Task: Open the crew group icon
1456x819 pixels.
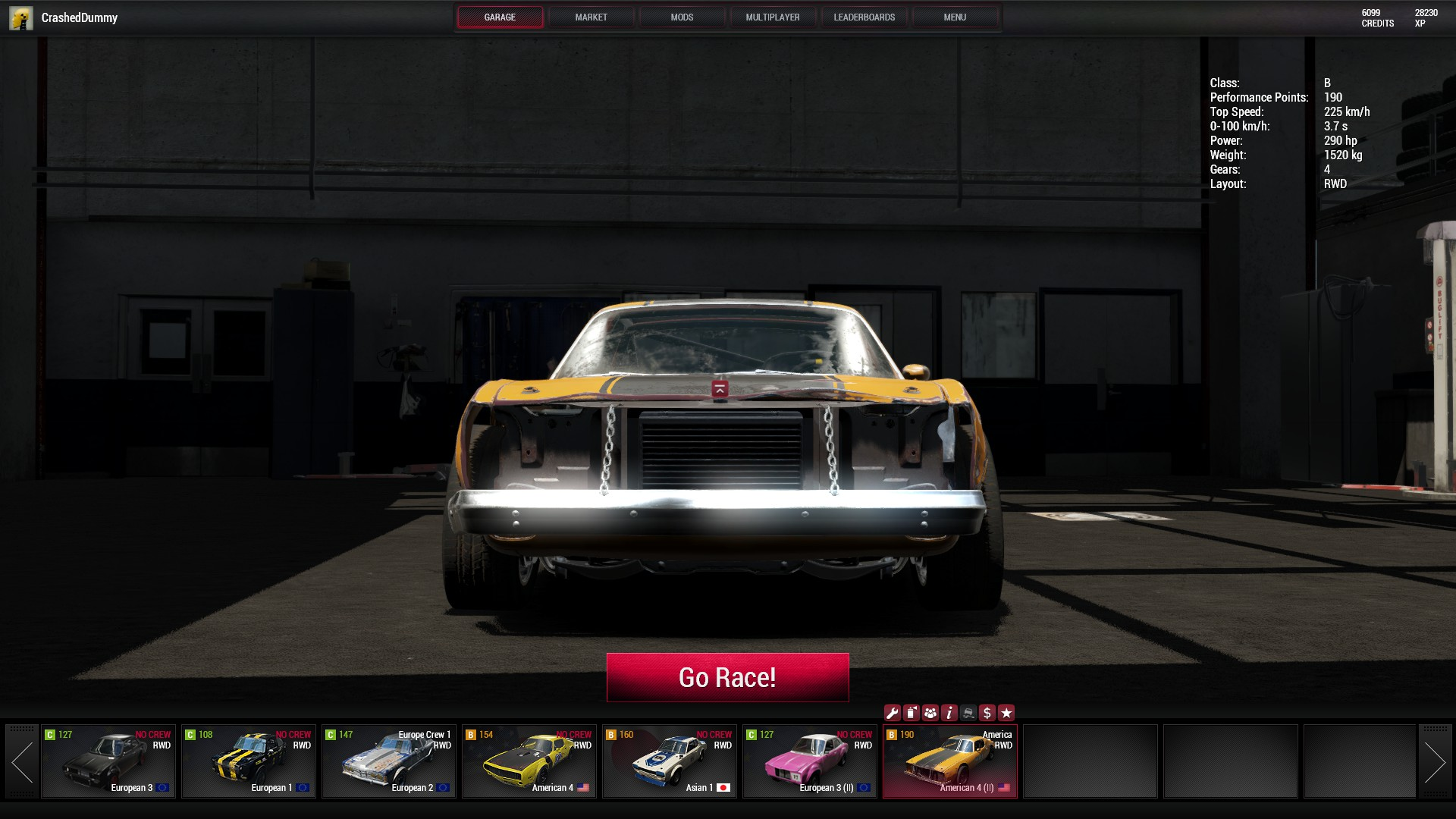Action: (930, 713)
